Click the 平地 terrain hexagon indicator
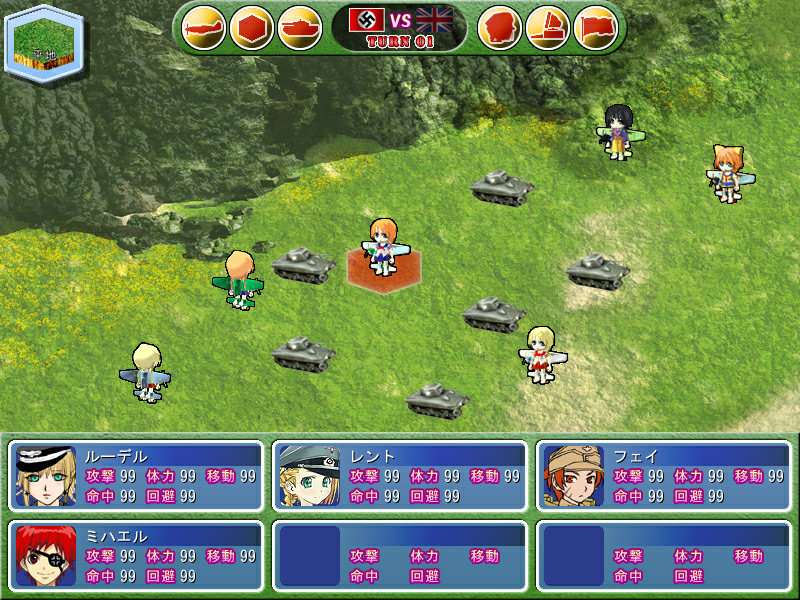800x600 pixels. tap(42, 42)
